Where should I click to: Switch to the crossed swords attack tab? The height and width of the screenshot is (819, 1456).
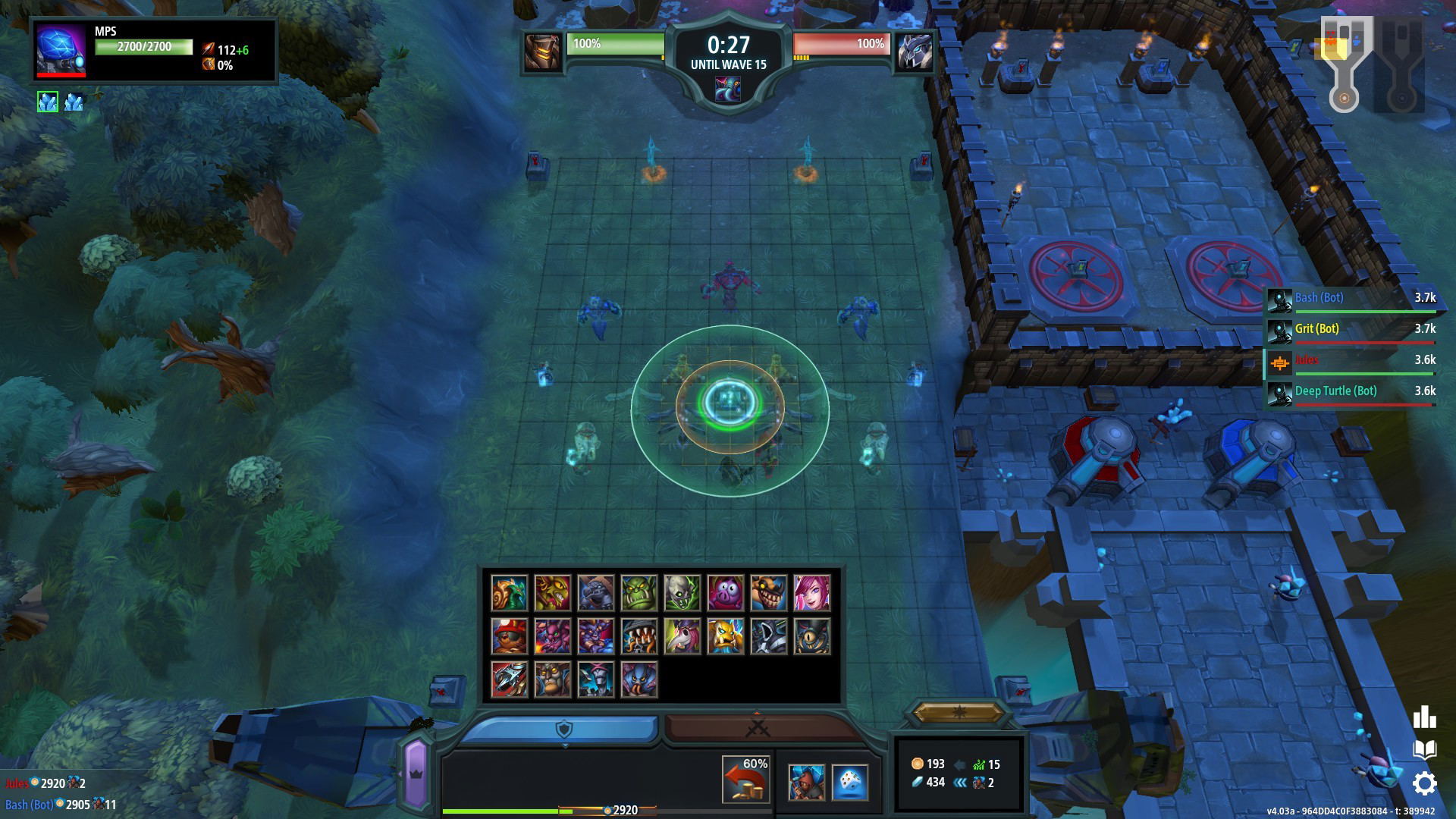click(758, 729)
